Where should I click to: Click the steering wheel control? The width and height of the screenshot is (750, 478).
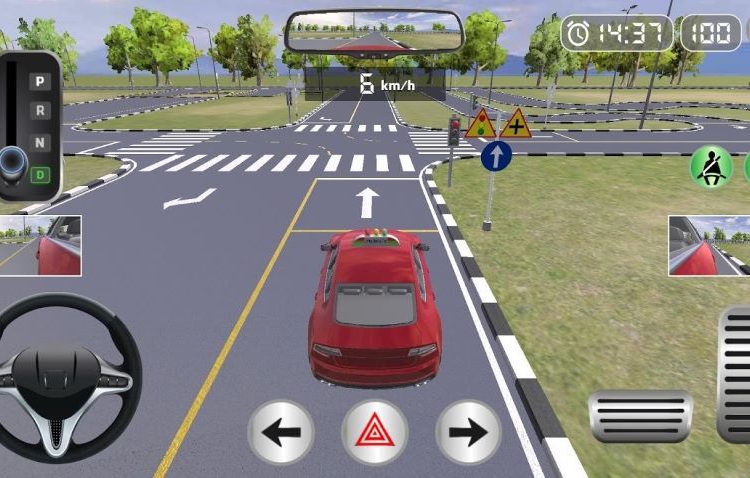pos(69,377)
